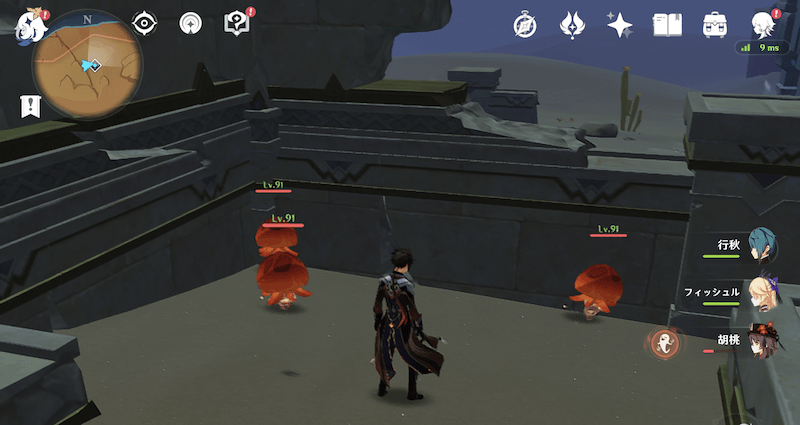Open the compass Events icon
The width and height of the screenshot is (800, 425).
(x=525, y=24)
